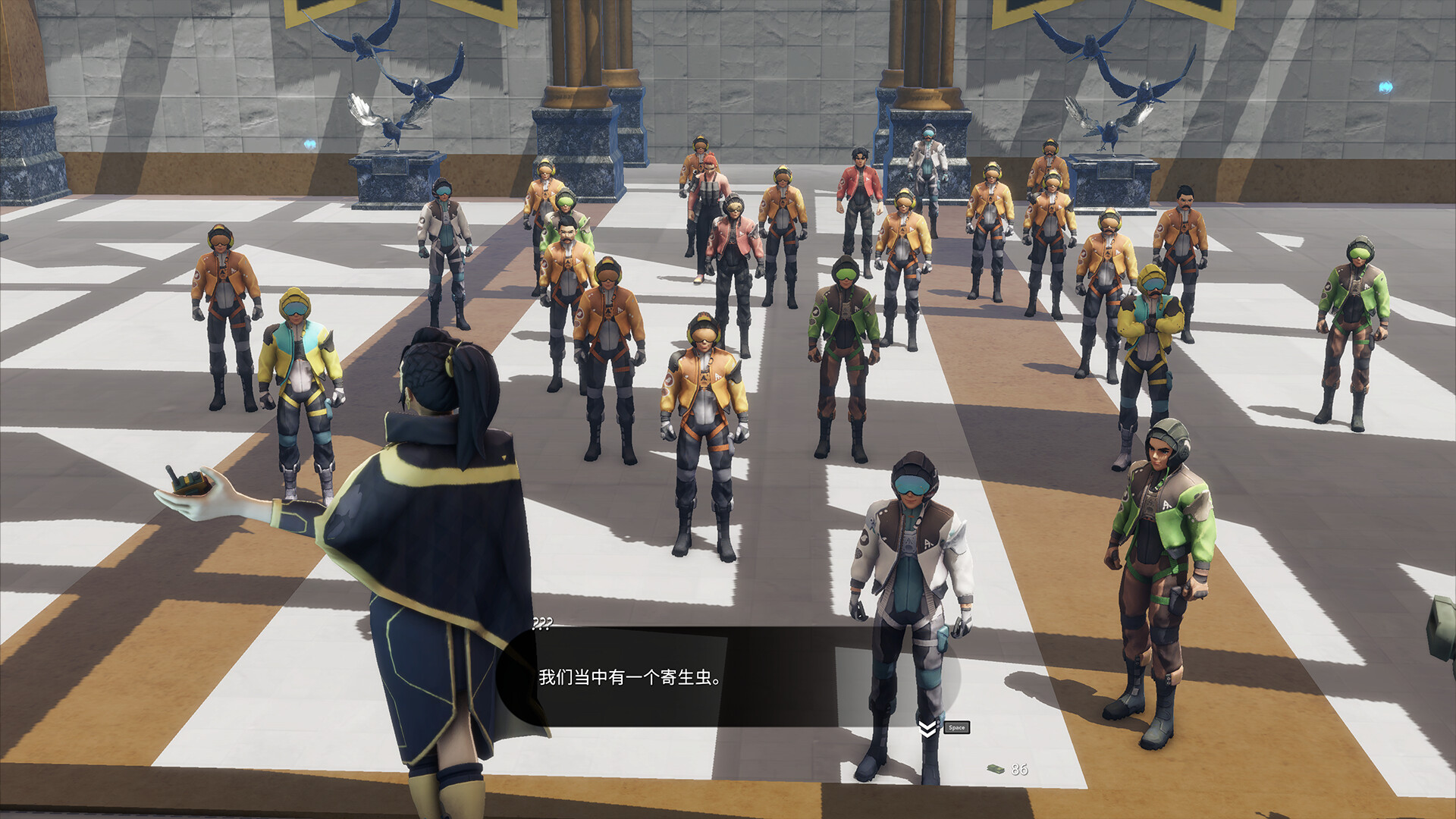1456x819 pixels.
Task: Advance dialogue with the double-chevron arrow
Action: pyautogui.click(x=927, y=729)
